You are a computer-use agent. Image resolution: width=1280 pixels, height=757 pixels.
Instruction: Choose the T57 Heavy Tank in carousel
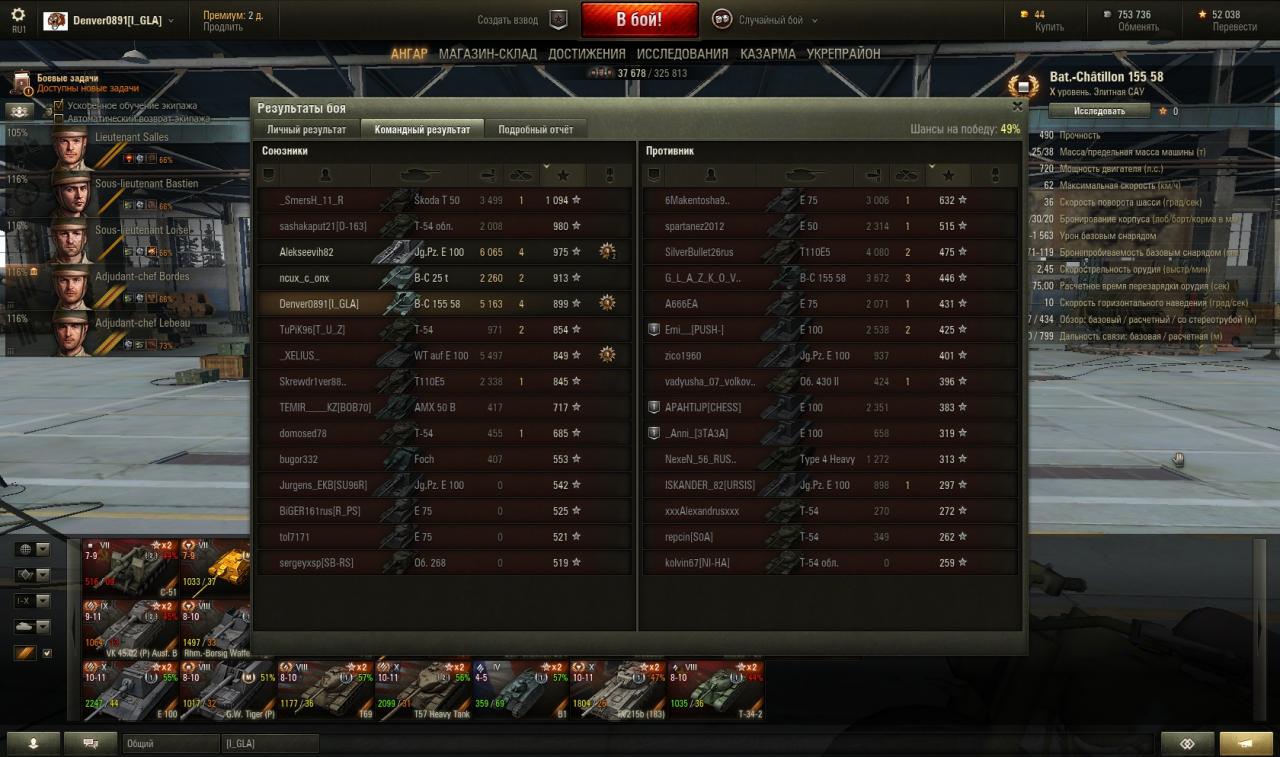click(x=422, y=688)
